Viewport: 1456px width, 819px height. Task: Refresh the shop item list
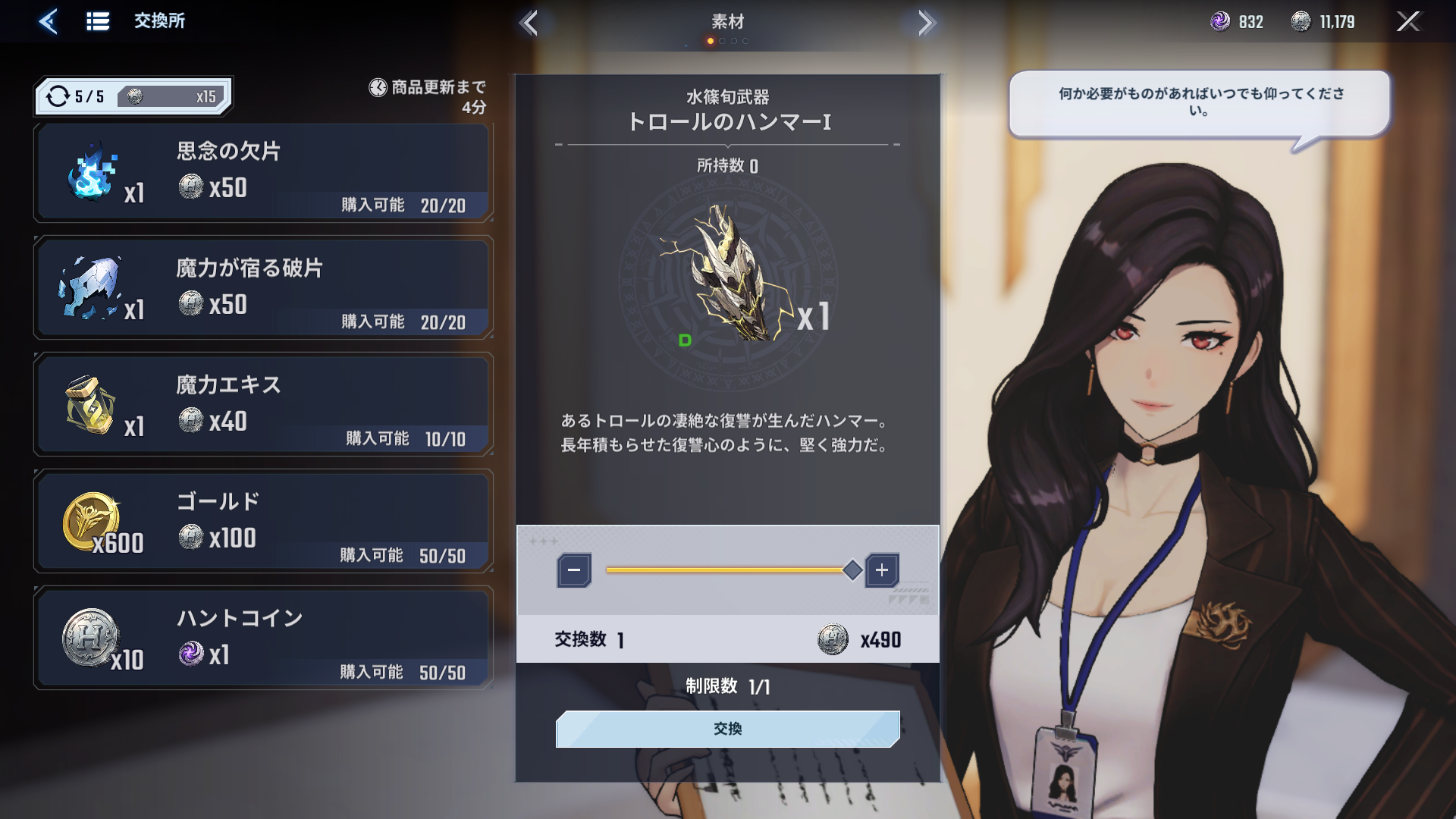(58, 96)
